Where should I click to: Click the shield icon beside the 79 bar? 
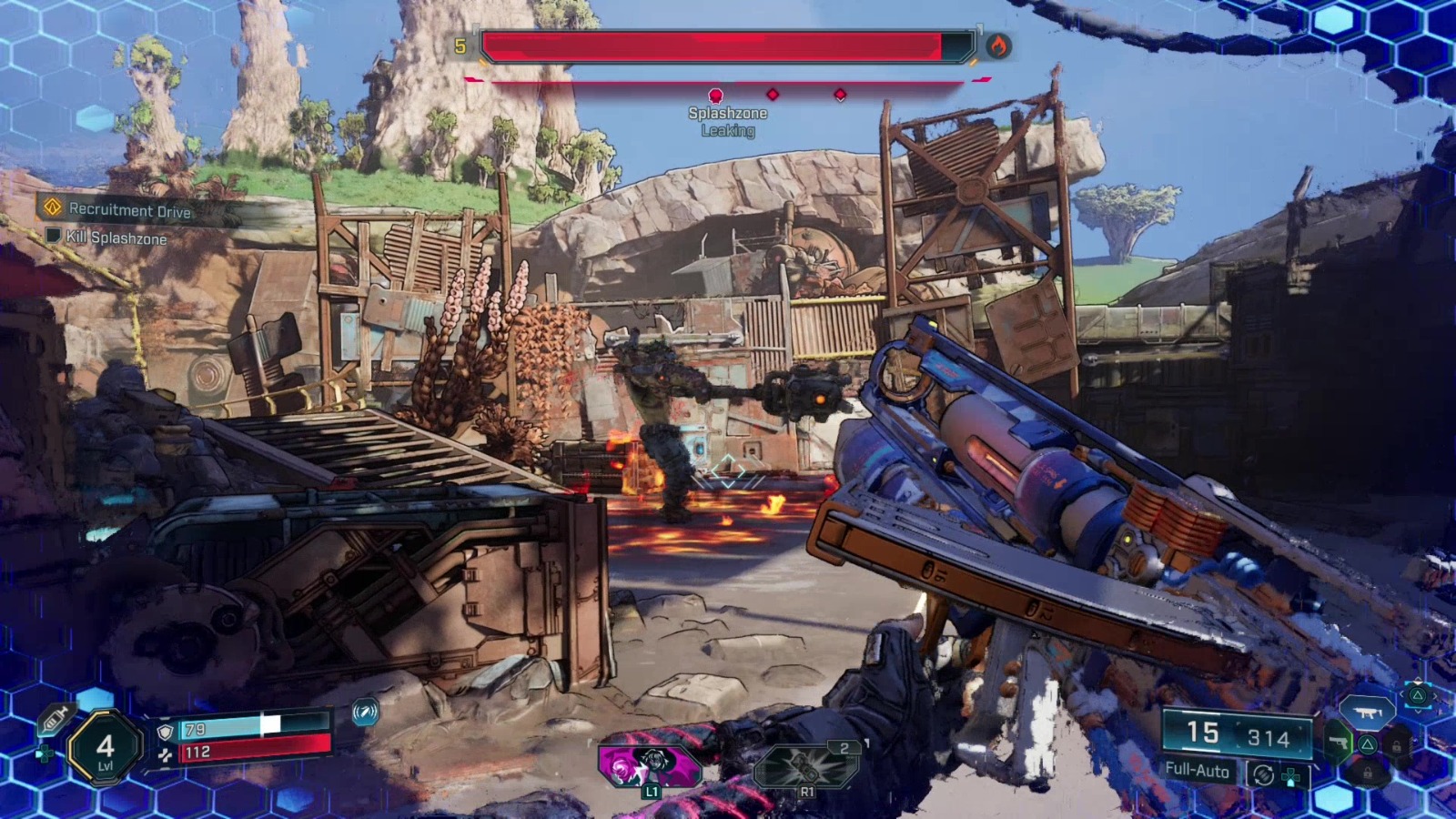tap(166, 731)
